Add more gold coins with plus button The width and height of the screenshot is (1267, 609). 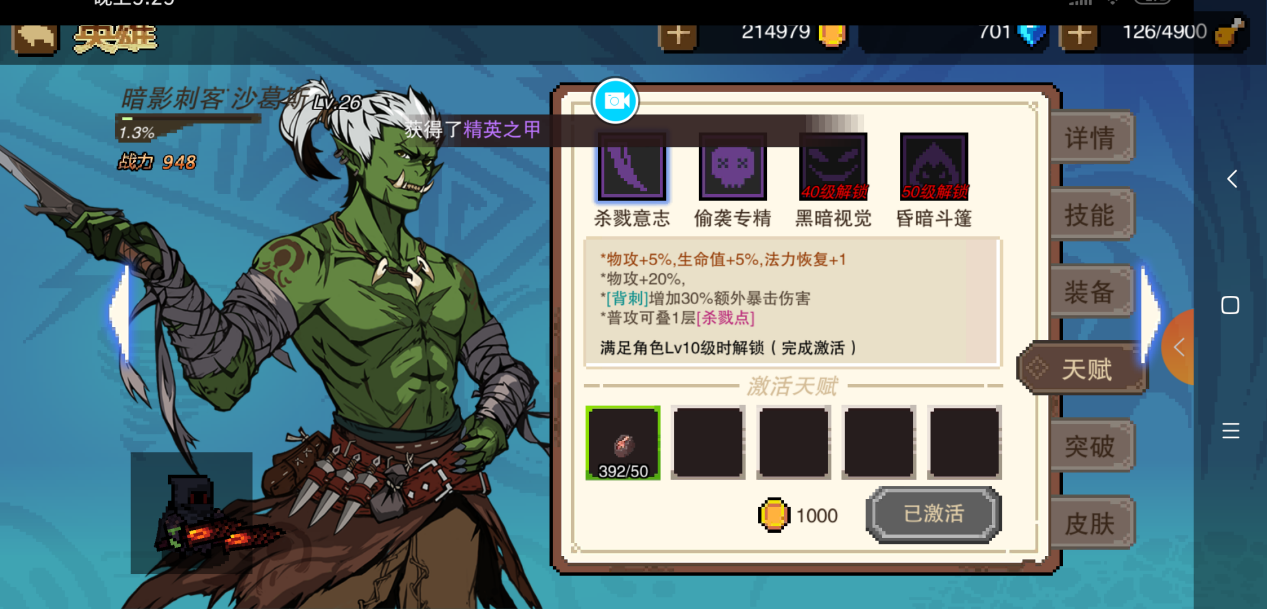coord(678,33)
